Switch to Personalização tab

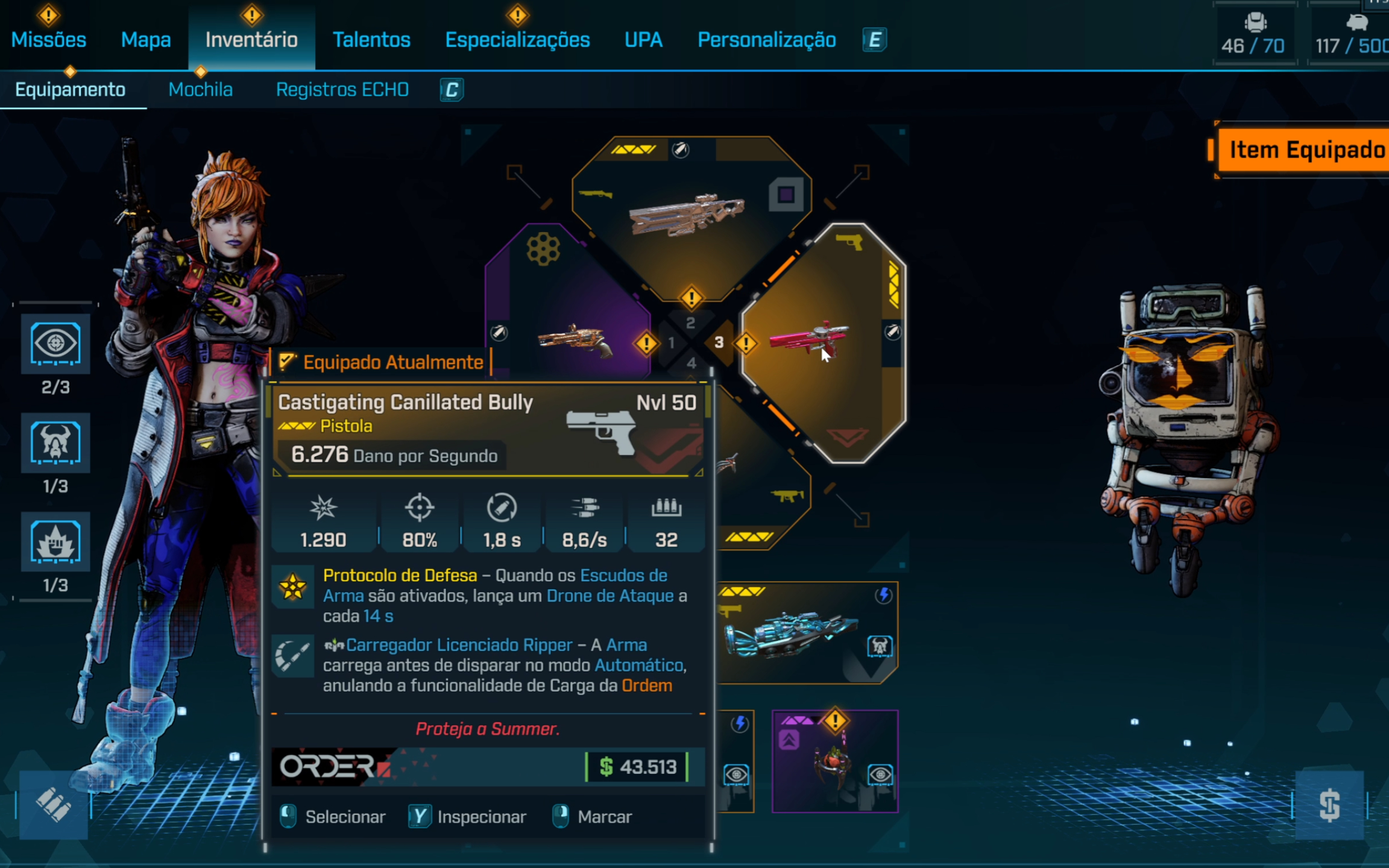click(x=766, y=40)
